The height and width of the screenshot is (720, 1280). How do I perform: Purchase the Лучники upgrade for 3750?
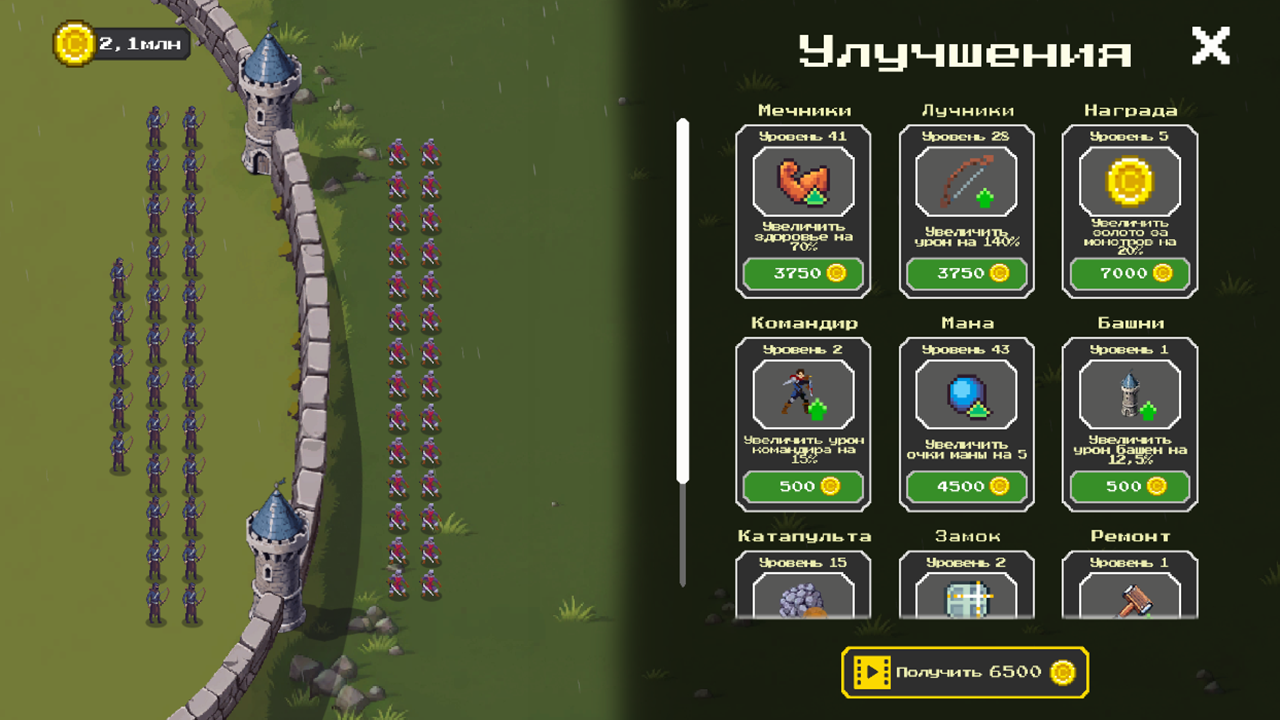coord(966,274)
